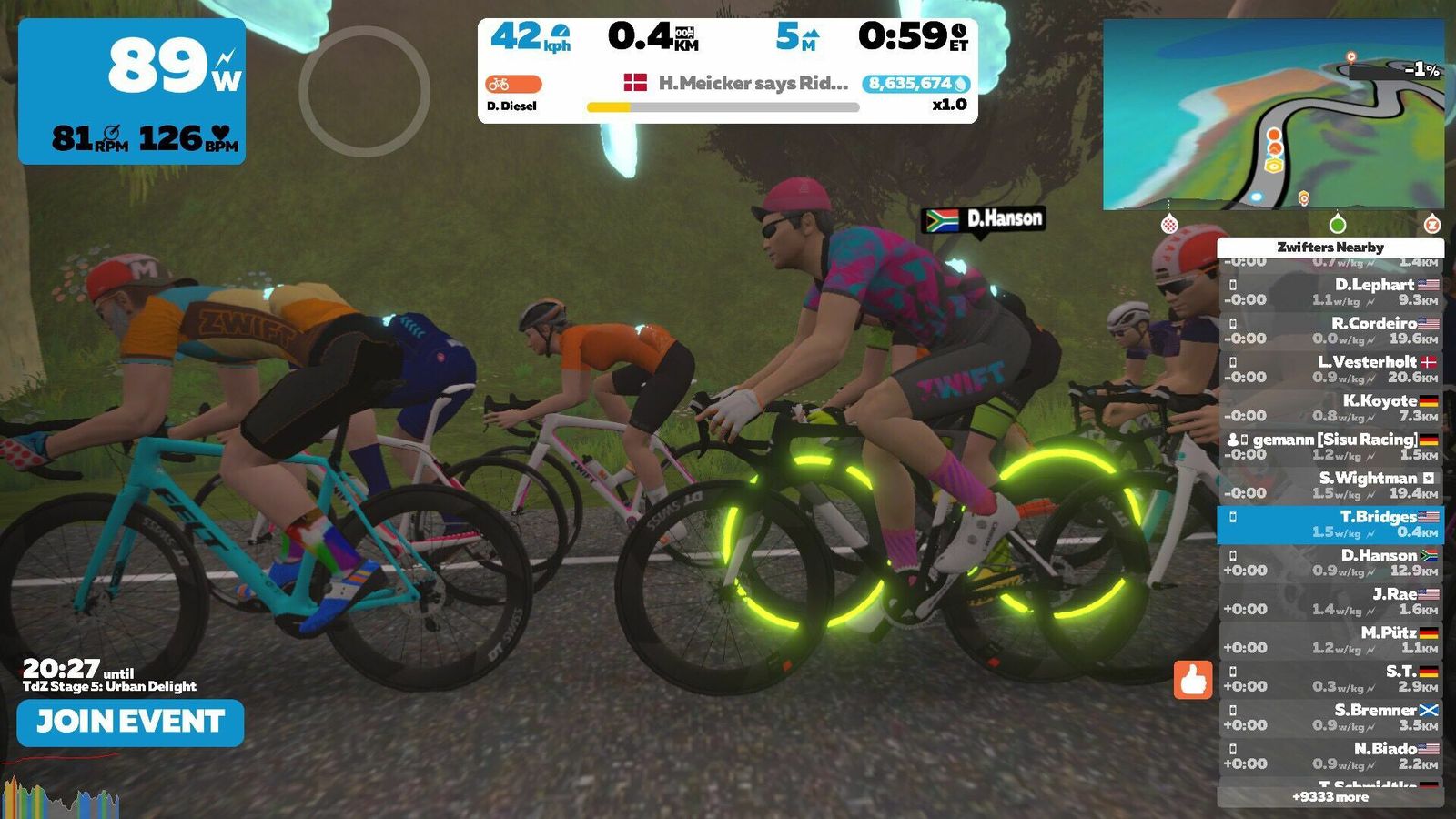Click the JOIN EVENT button
This screenshot has height=819, width=1456.
coord(130,723)
